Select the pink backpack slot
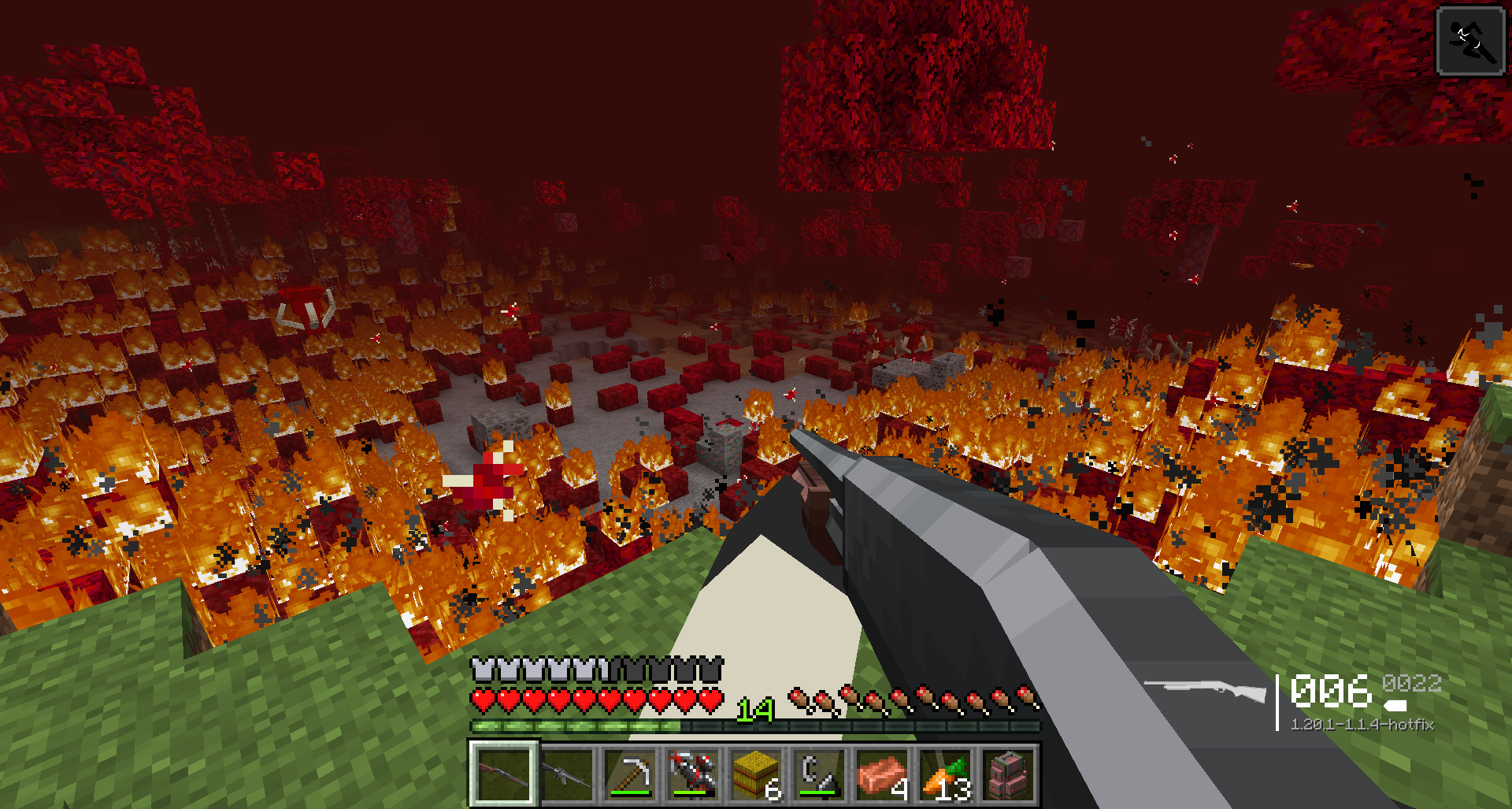Image resolution: width=1512 pixels, height=809 pixels. (1008, 774)
